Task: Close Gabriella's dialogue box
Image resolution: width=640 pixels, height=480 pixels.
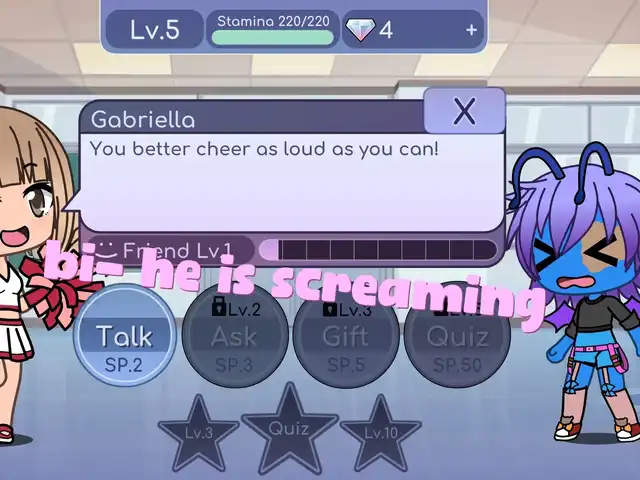Action: pos(464,111)
